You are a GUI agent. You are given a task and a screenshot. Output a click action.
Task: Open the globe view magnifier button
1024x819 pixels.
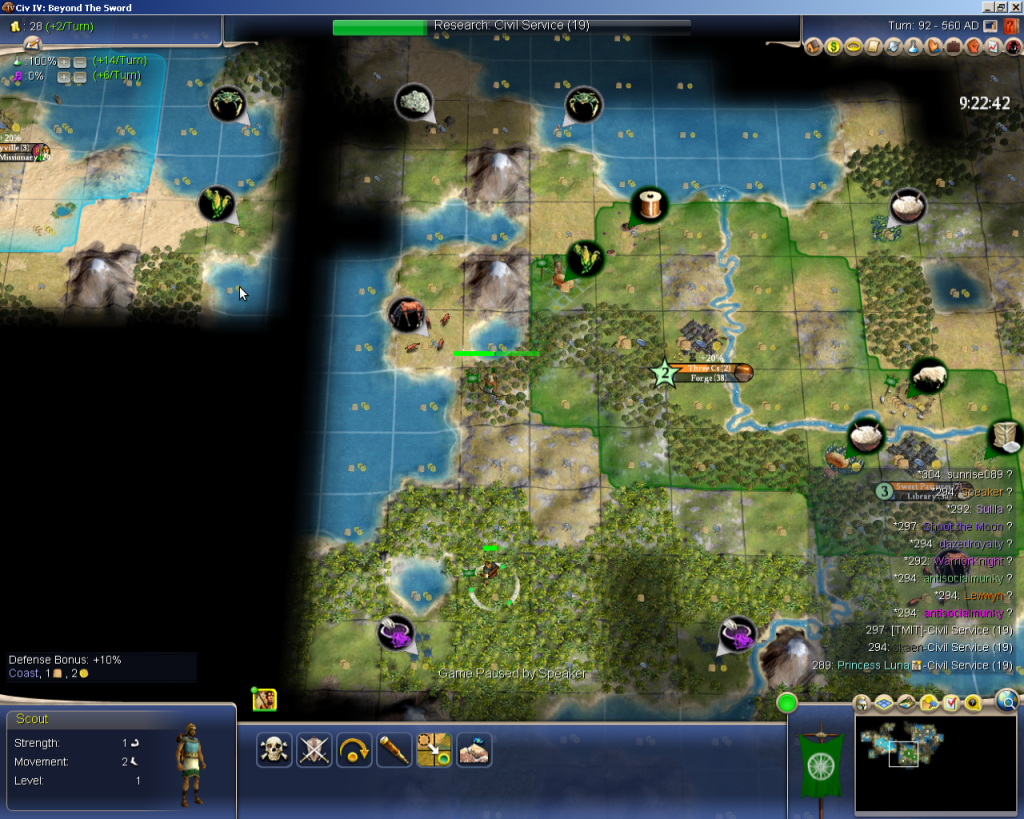click(1007, 701)
